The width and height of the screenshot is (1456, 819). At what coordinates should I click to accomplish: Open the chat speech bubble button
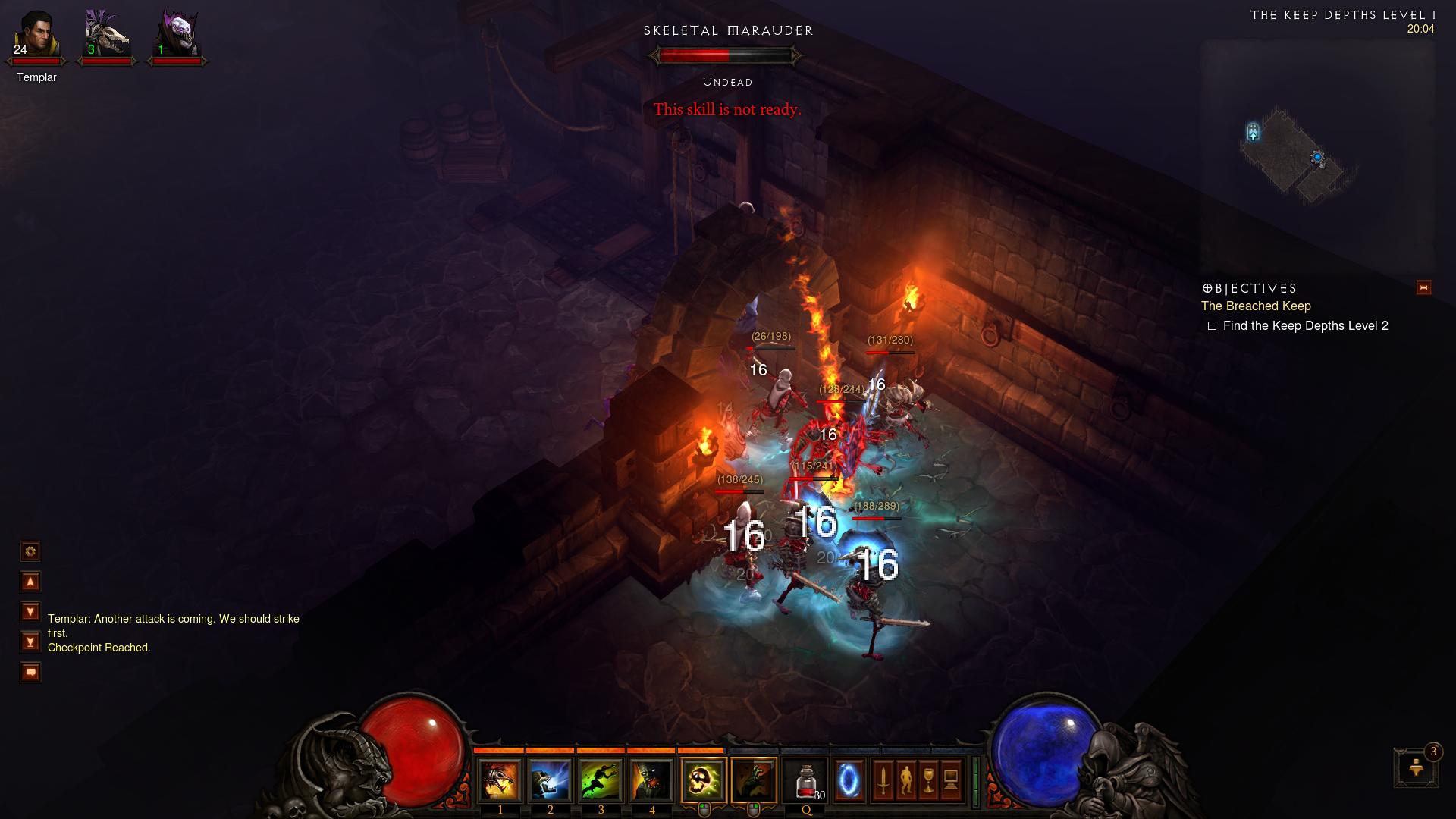pyautogui.click(x=30, y=672)
